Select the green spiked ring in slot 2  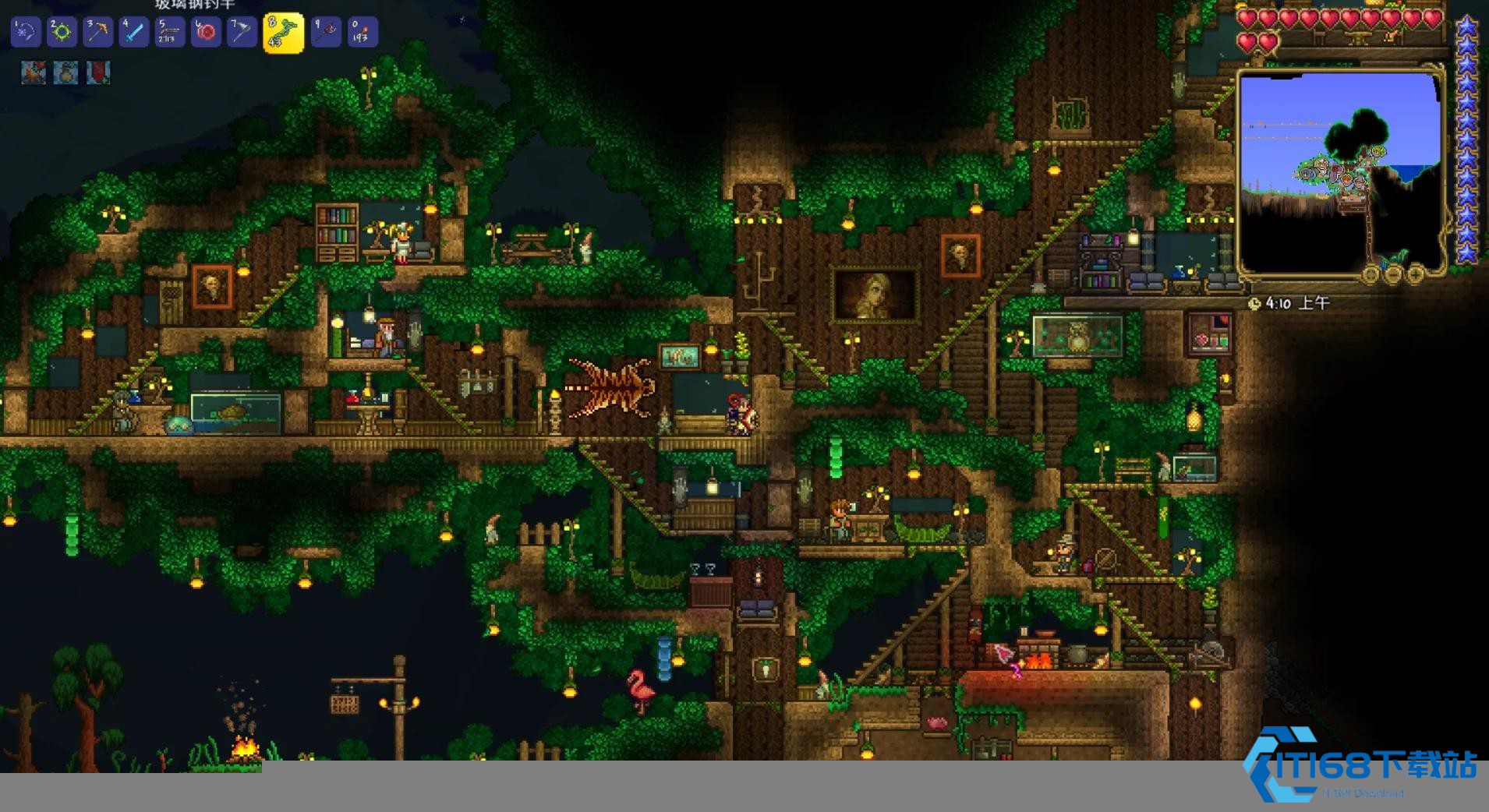pos(62,33)
